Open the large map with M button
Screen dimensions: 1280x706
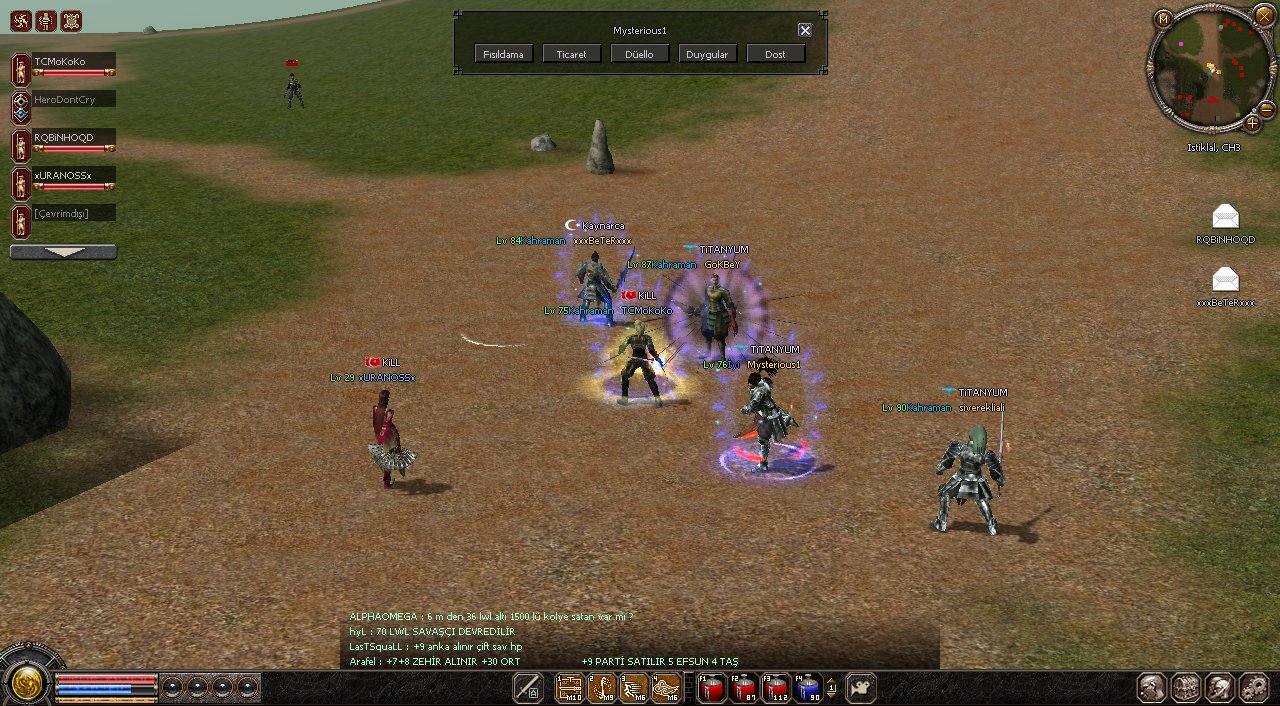click(x=1163, y=19)
